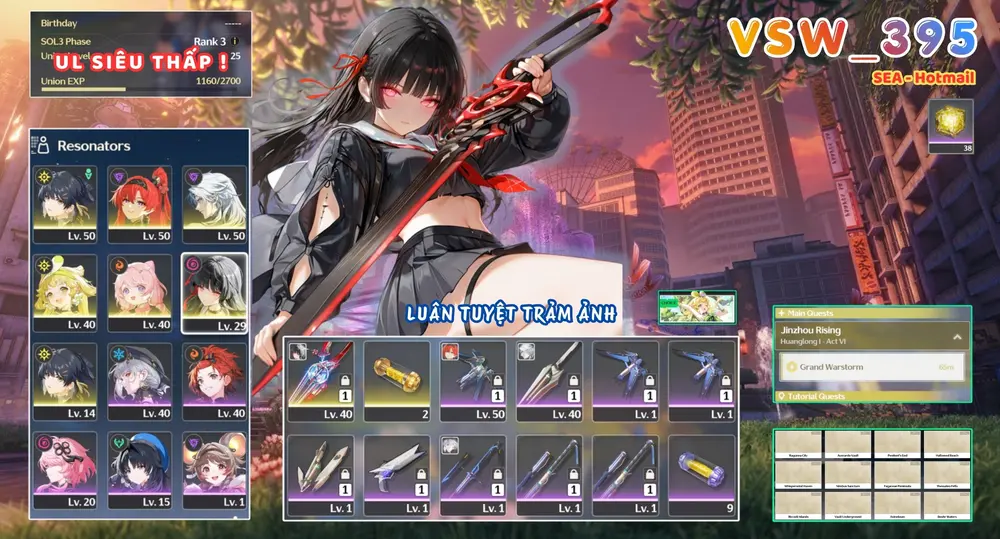Select the purple tube item with count 9
Screen dimensions: 1000x539
coord(702,476)
